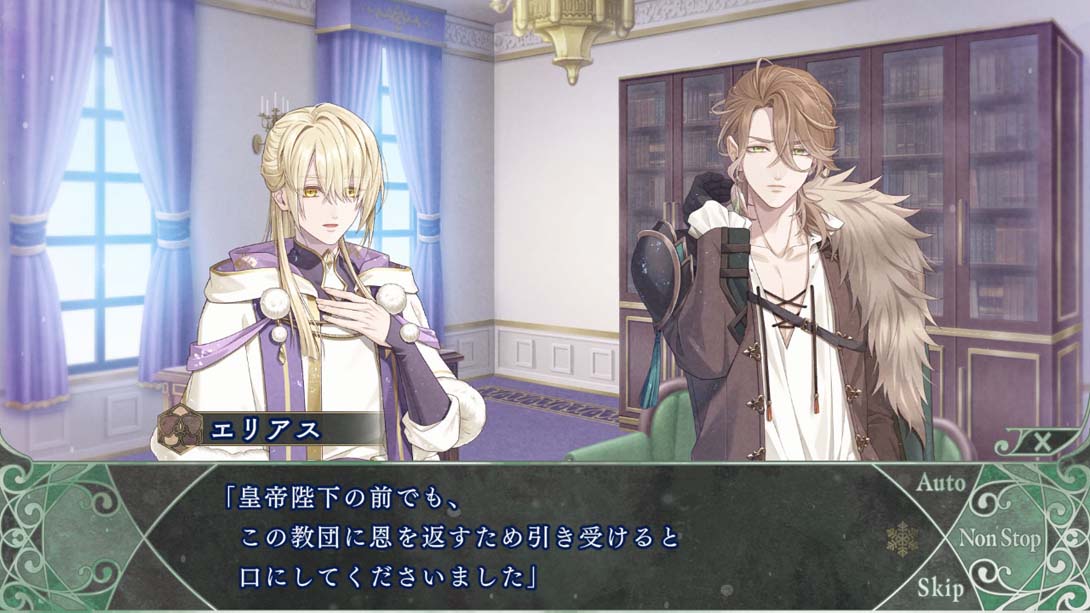This screenshot has width=1090, height=613.
Task: Hide the dialogue box with X
Action: tap(1040, 441)
